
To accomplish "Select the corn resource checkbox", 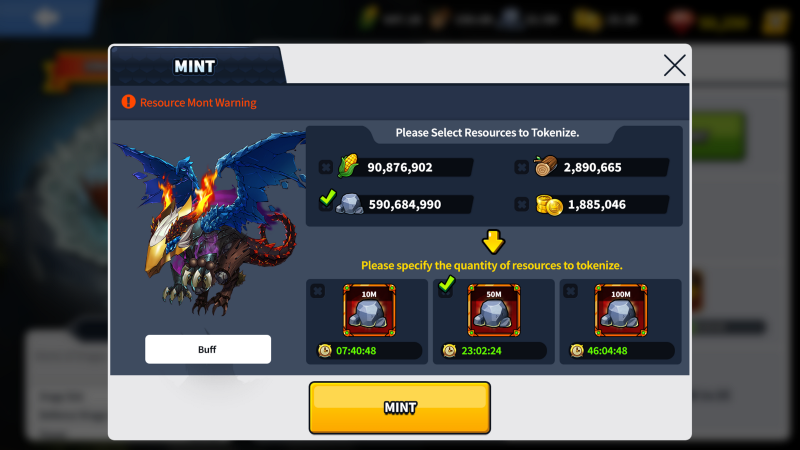I will point(325,167).
